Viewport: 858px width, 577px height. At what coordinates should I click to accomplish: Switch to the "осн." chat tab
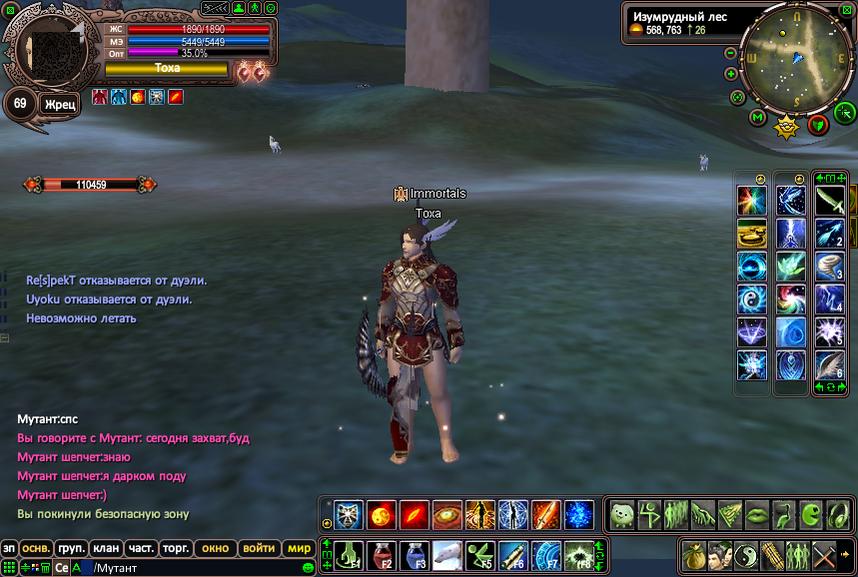point(37,548)
